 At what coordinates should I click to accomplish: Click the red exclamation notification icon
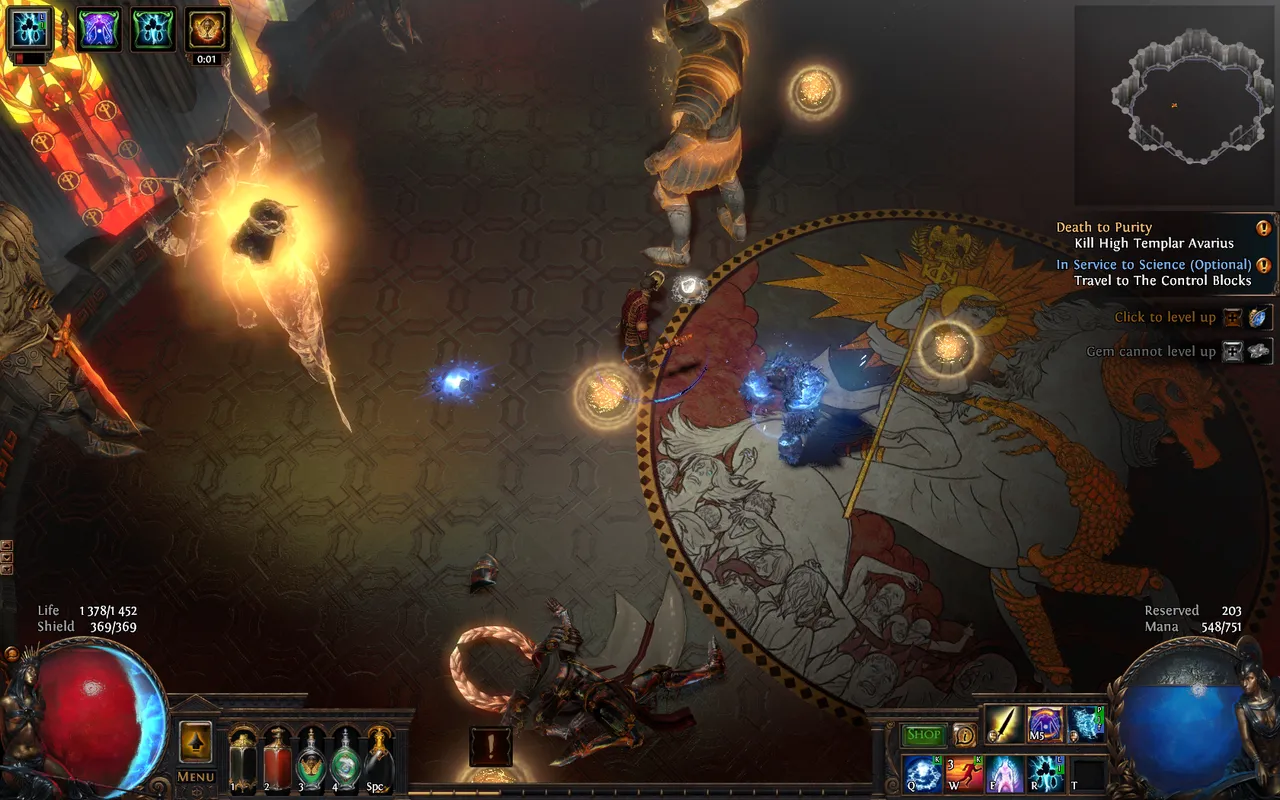coord(490,746)
